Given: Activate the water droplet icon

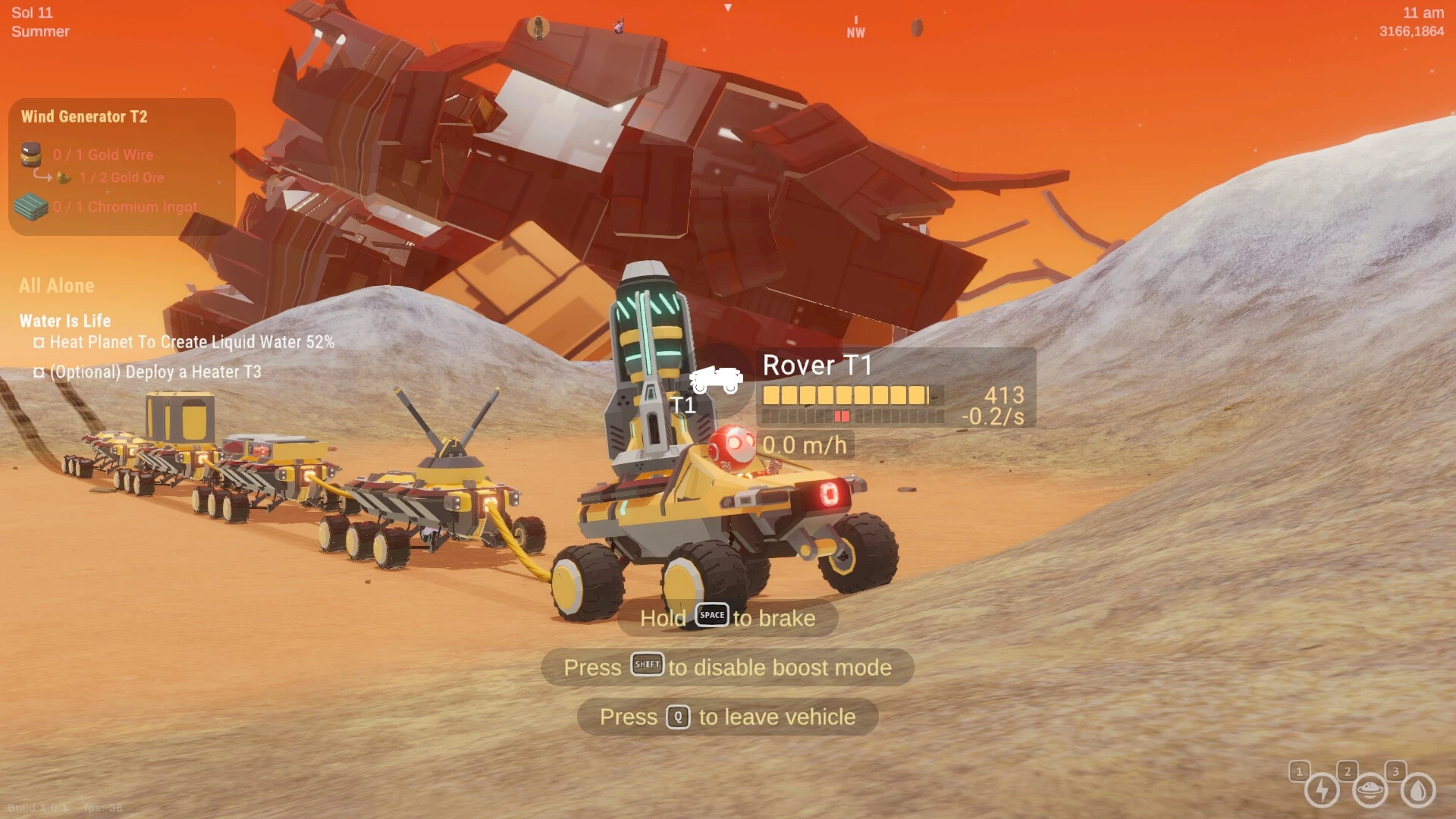Looking at the screenshot, I should click(1417, 790).
